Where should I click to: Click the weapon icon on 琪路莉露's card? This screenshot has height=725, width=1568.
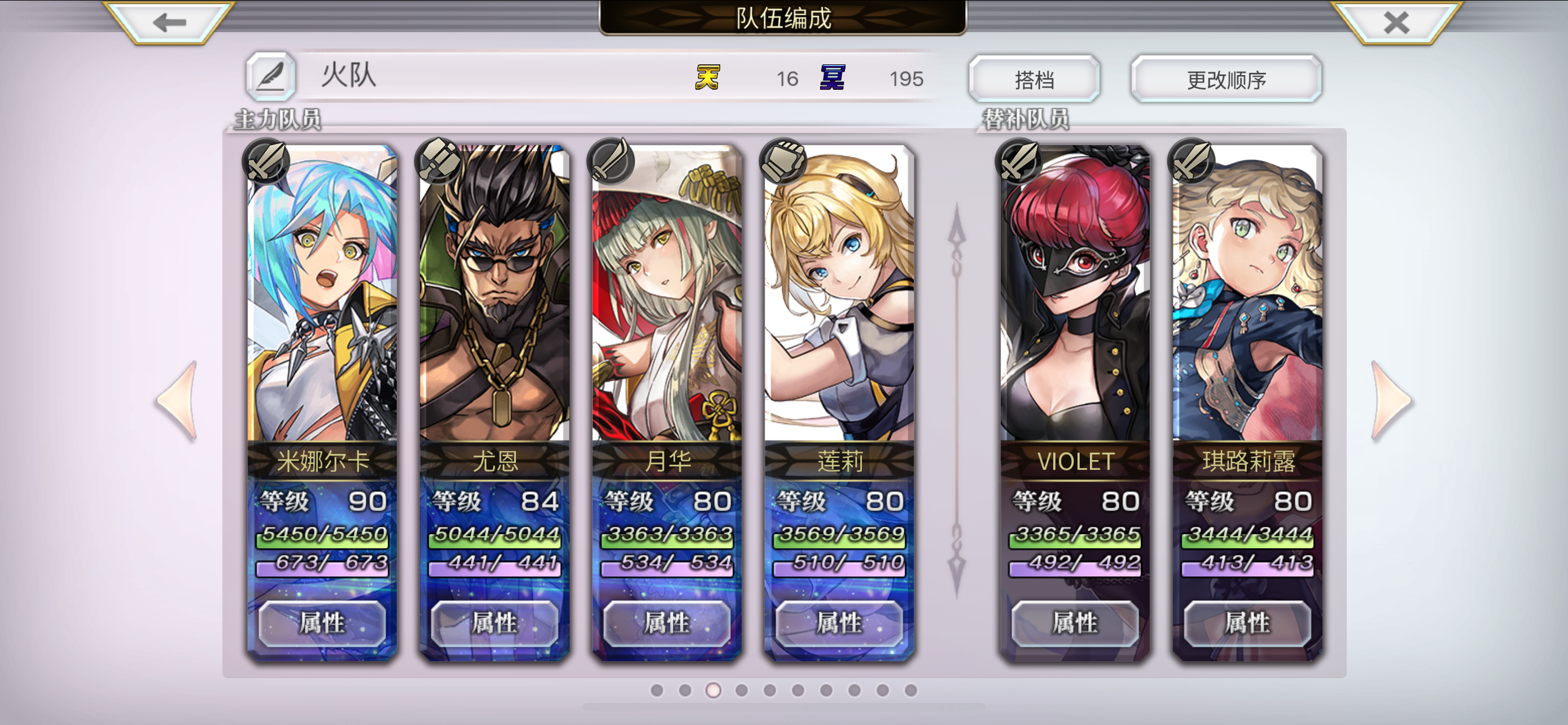tap(1194, 161)
